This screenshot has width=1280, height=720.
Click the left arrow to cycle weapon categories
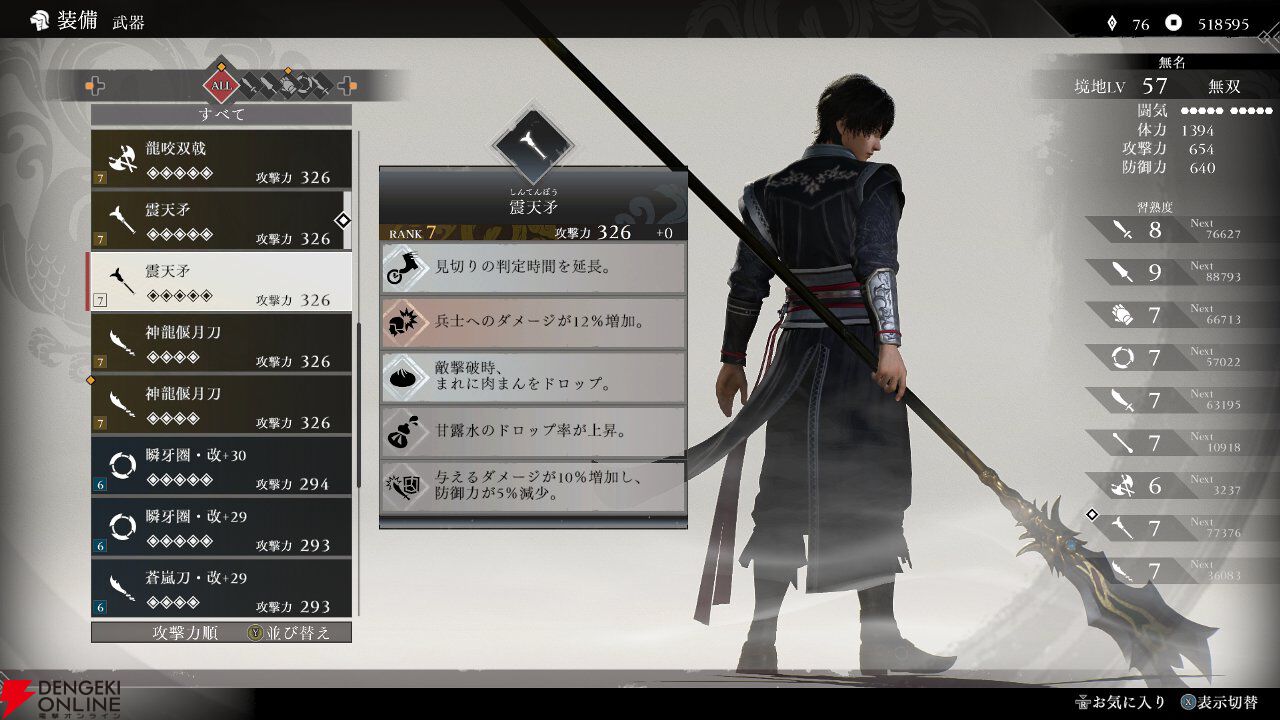[x=96, y=86]
